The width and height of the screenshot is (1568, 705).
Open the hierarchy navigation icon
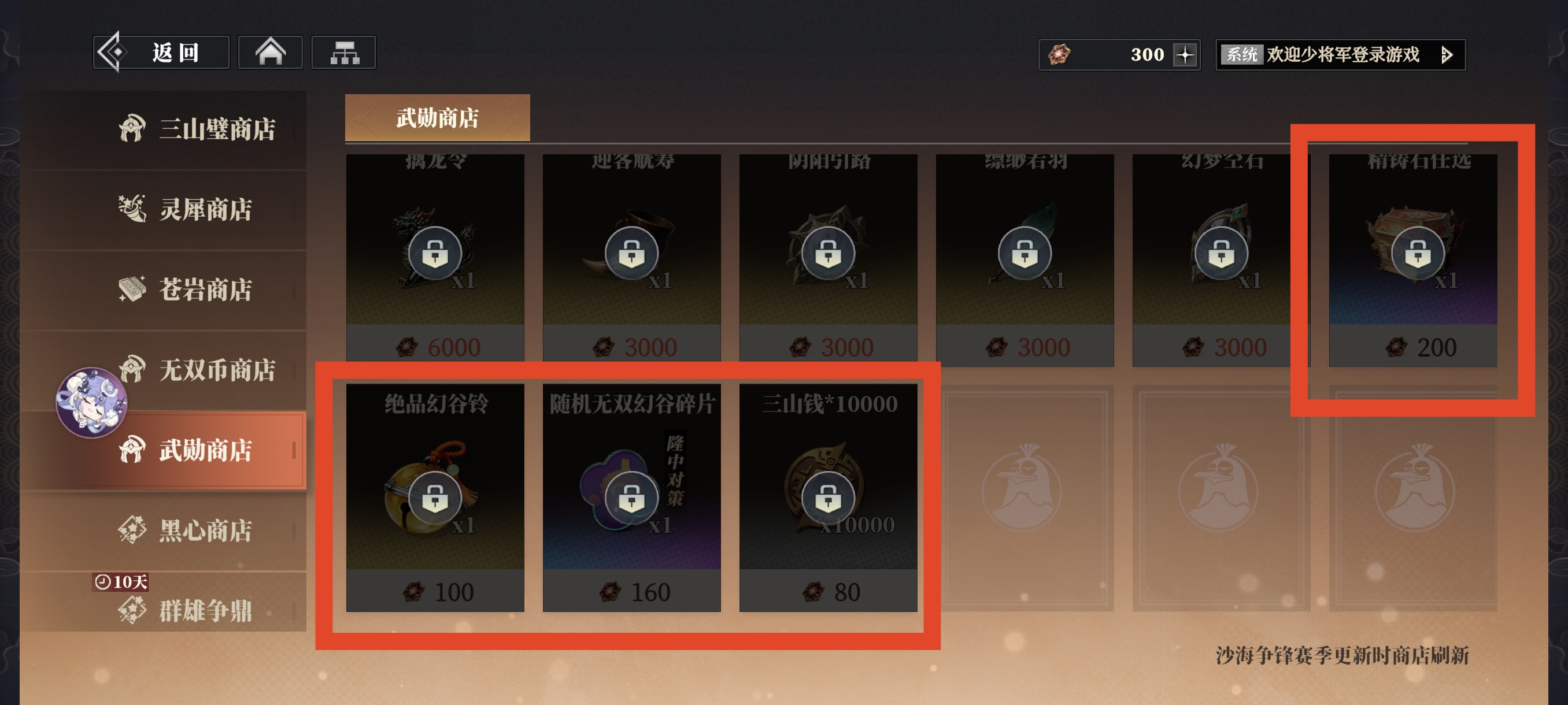[x=344, y=53]
